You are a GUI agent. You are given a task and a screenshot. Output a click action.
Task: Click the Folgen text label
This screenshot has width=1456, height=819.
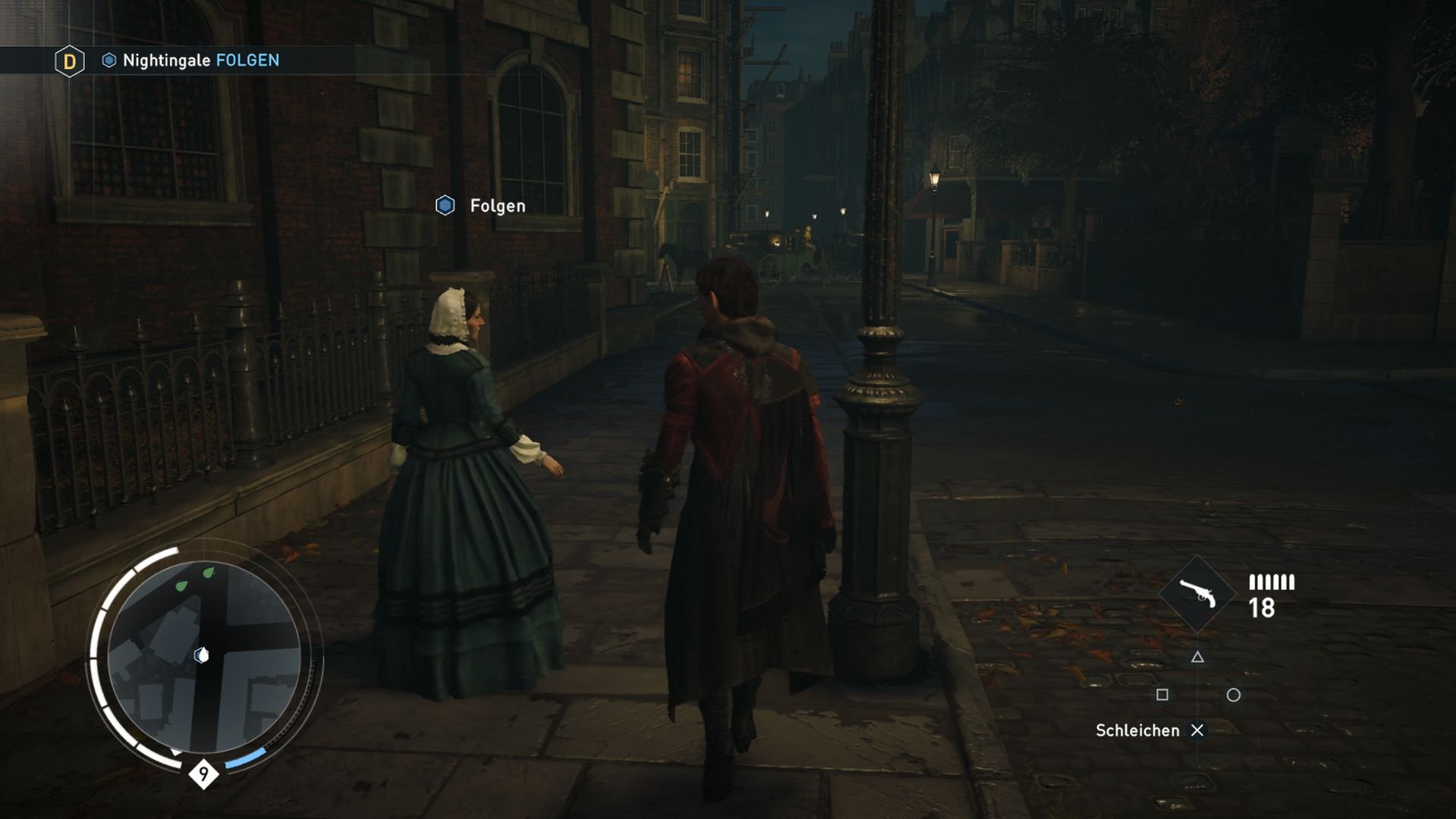497,205
